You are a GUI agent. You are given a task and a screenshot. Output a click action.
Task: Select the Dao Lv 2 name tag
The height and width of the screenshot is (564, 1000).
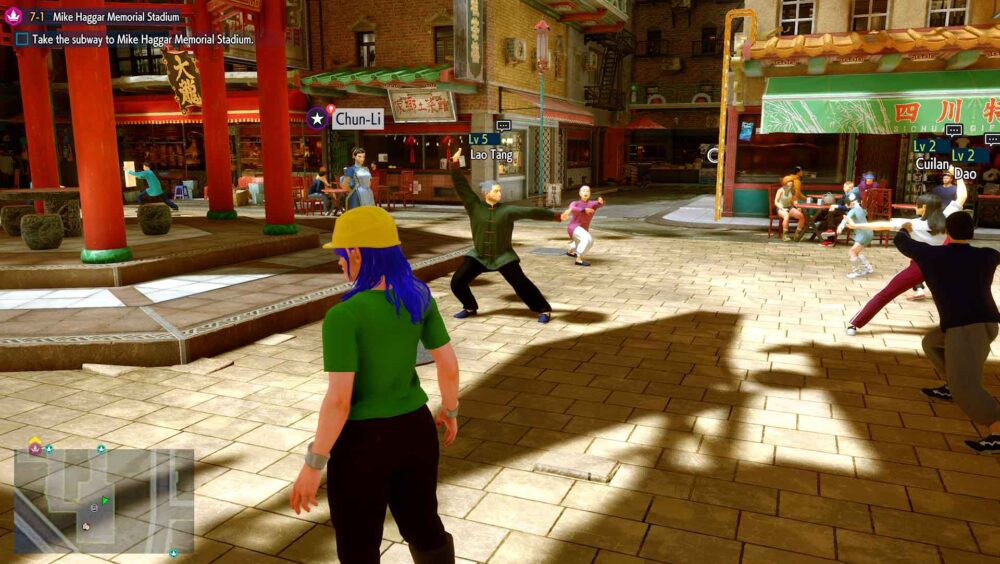point(966,165)
